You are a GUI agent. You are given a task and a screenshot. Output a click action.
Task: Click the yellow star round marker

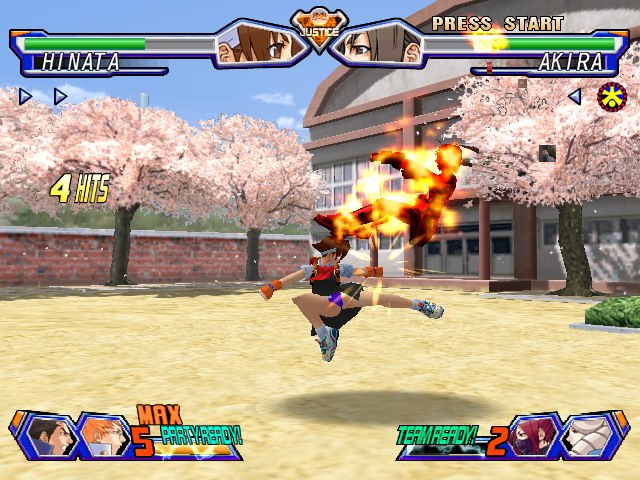(x=612, y=97)
